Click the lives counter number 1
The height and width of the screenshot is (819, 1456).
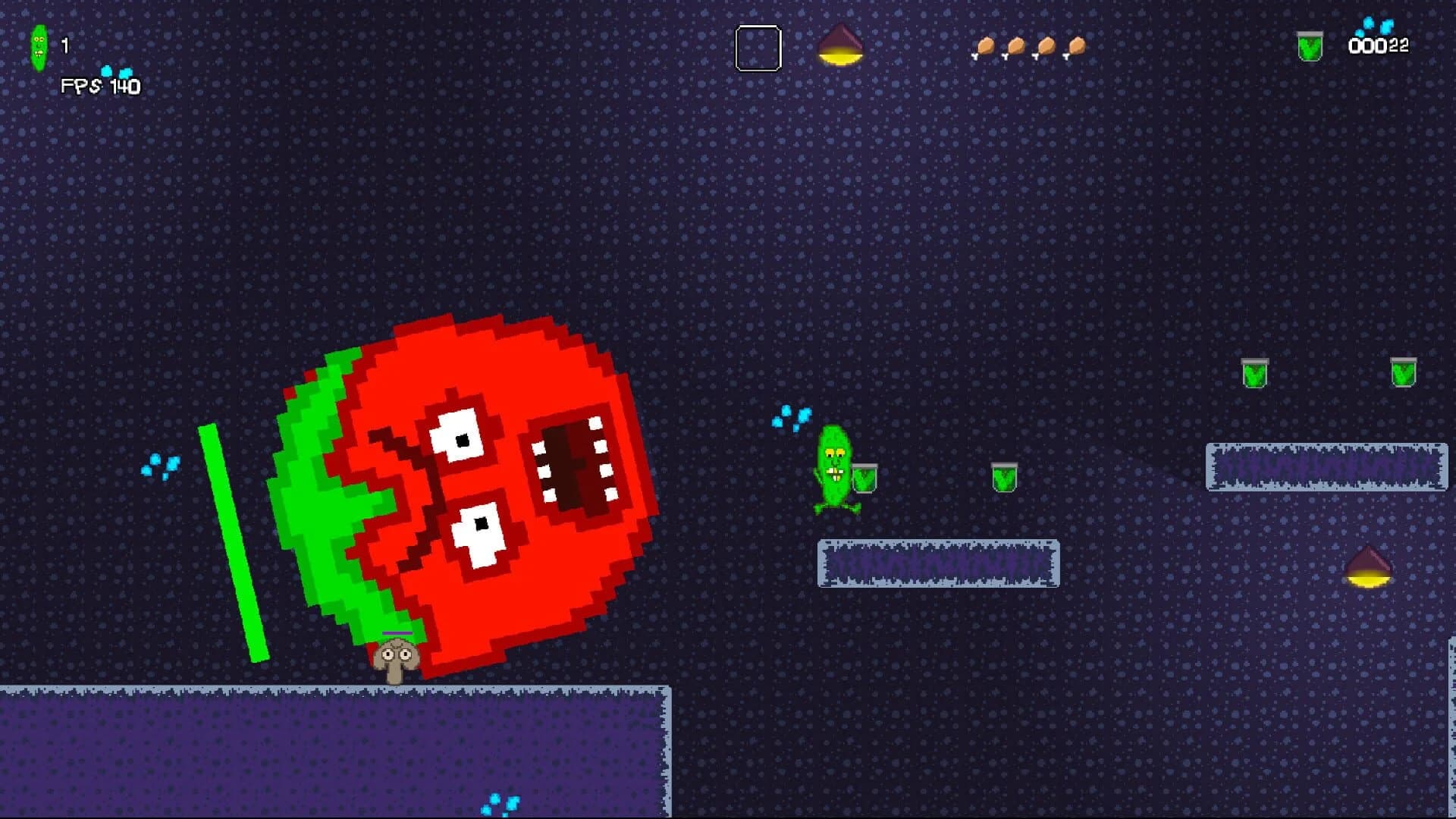(x=64, y=44)
